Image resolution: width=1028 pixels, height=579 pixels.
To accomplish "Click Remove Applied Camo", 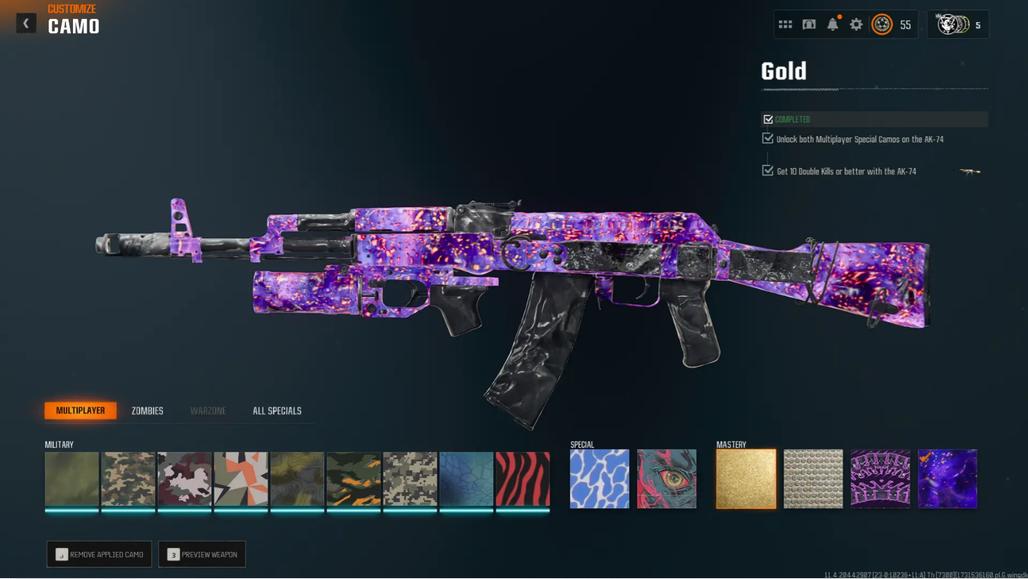I will 99,554.
